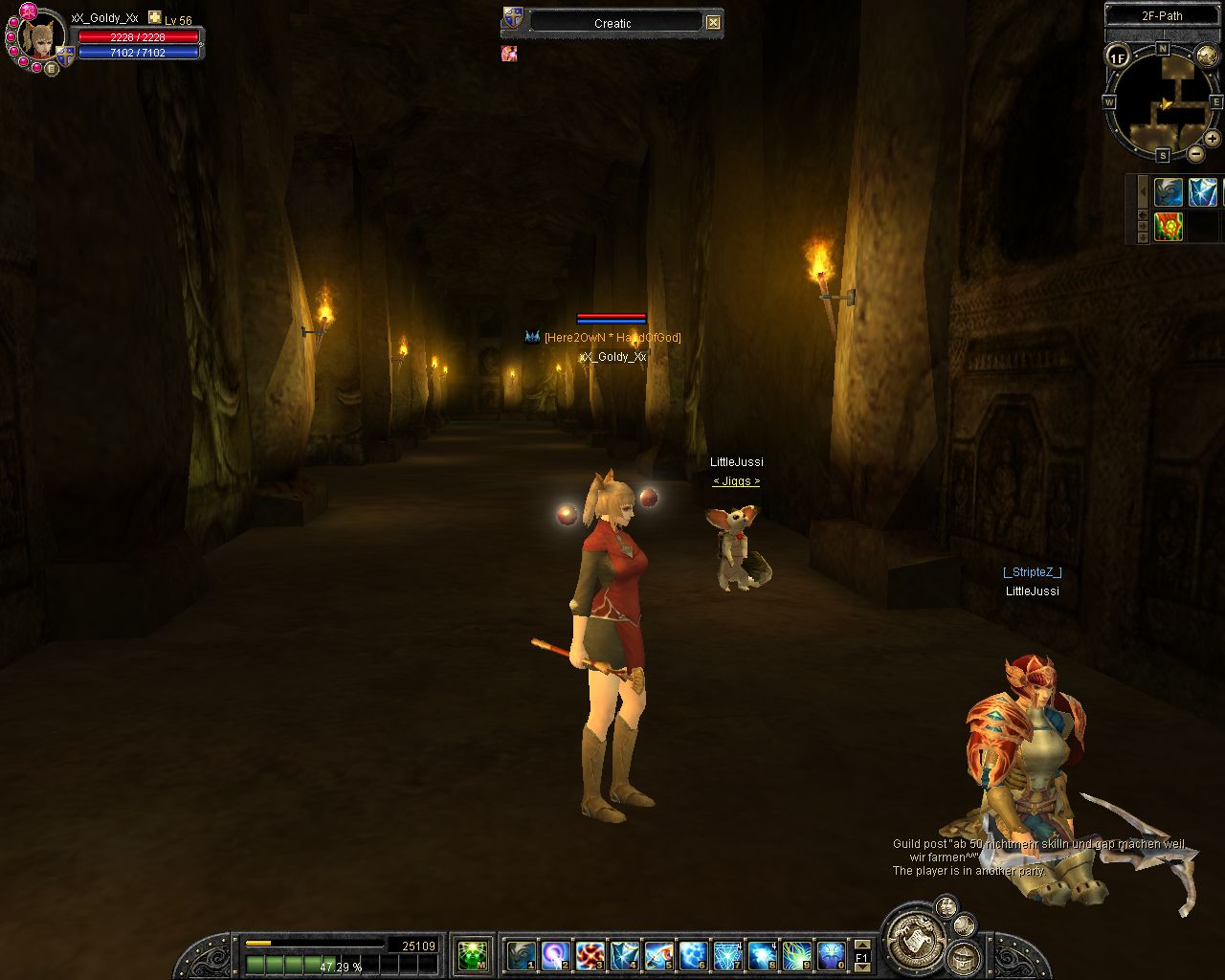
Task: Cast the red swirl skill in slot 3
Action: tap(590, 954)
